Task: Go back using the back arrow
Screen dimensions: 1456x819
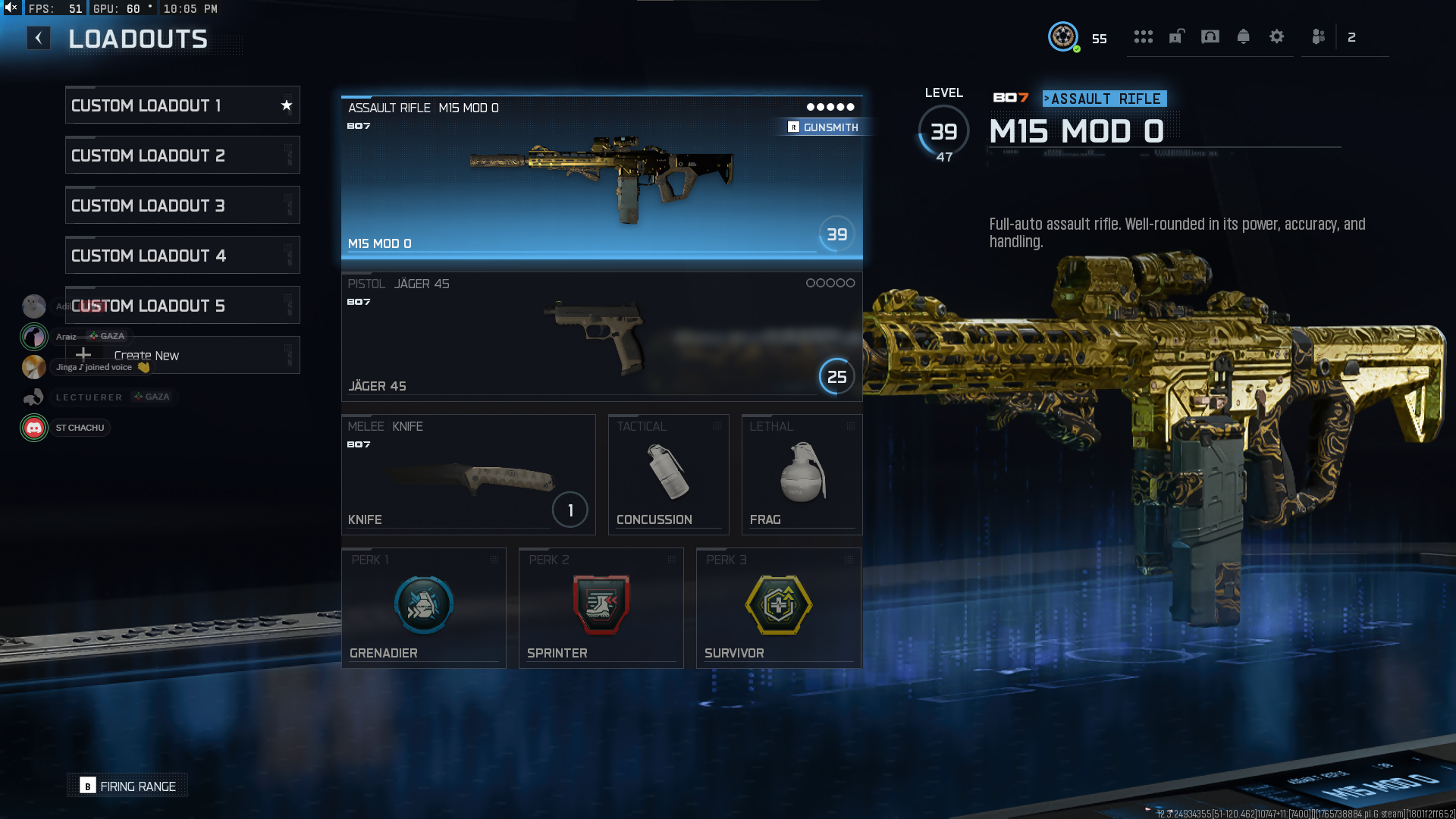Action: point(39,38)
